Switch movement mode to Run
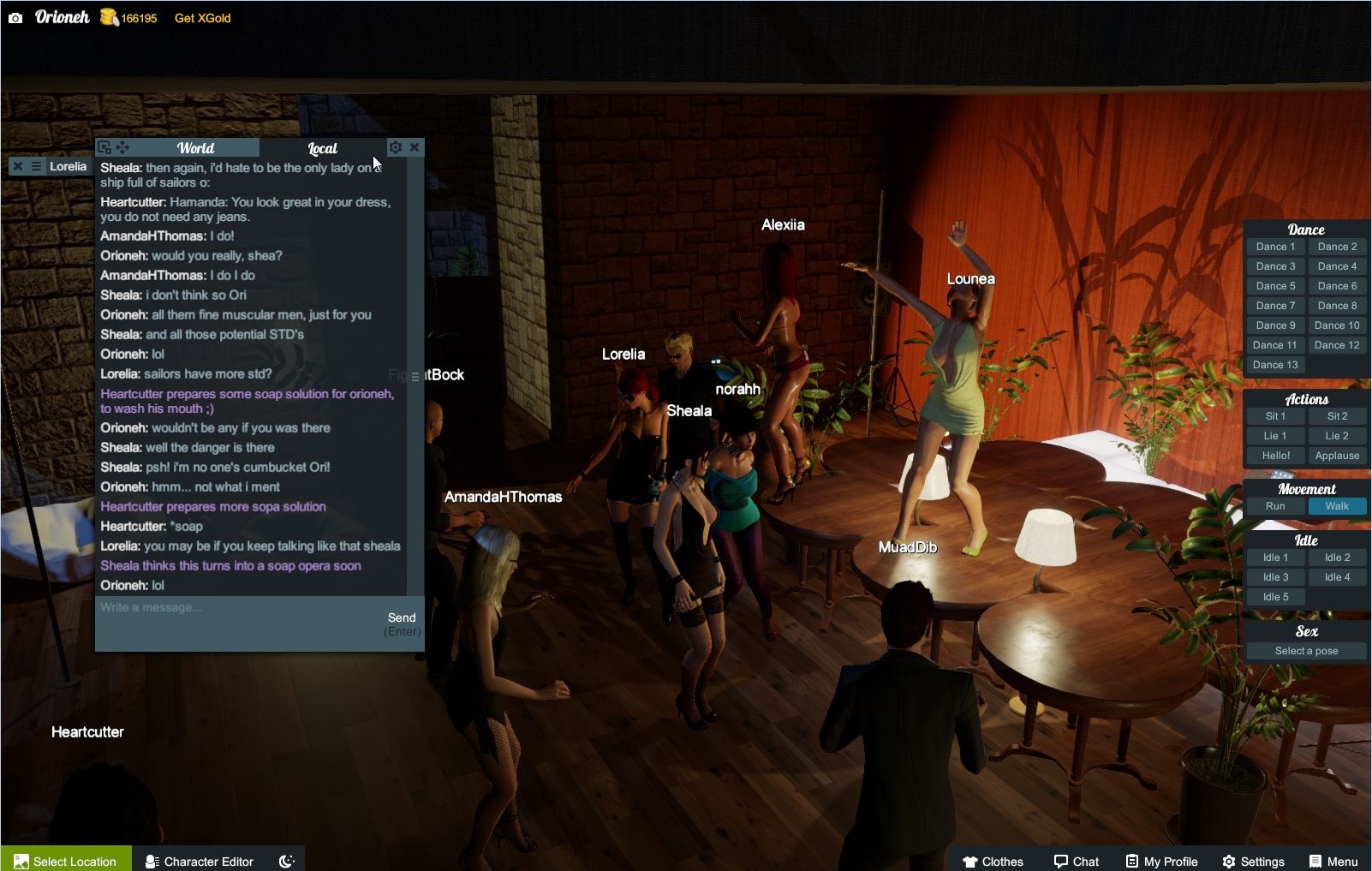The height and width of the screenshot is (871, 1372). coord(1274,505)
